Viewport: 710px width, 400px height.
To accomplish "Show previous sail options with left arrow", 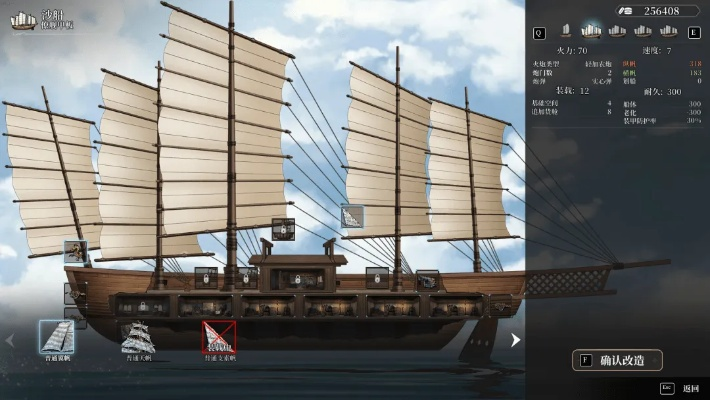I will point(11,340).
